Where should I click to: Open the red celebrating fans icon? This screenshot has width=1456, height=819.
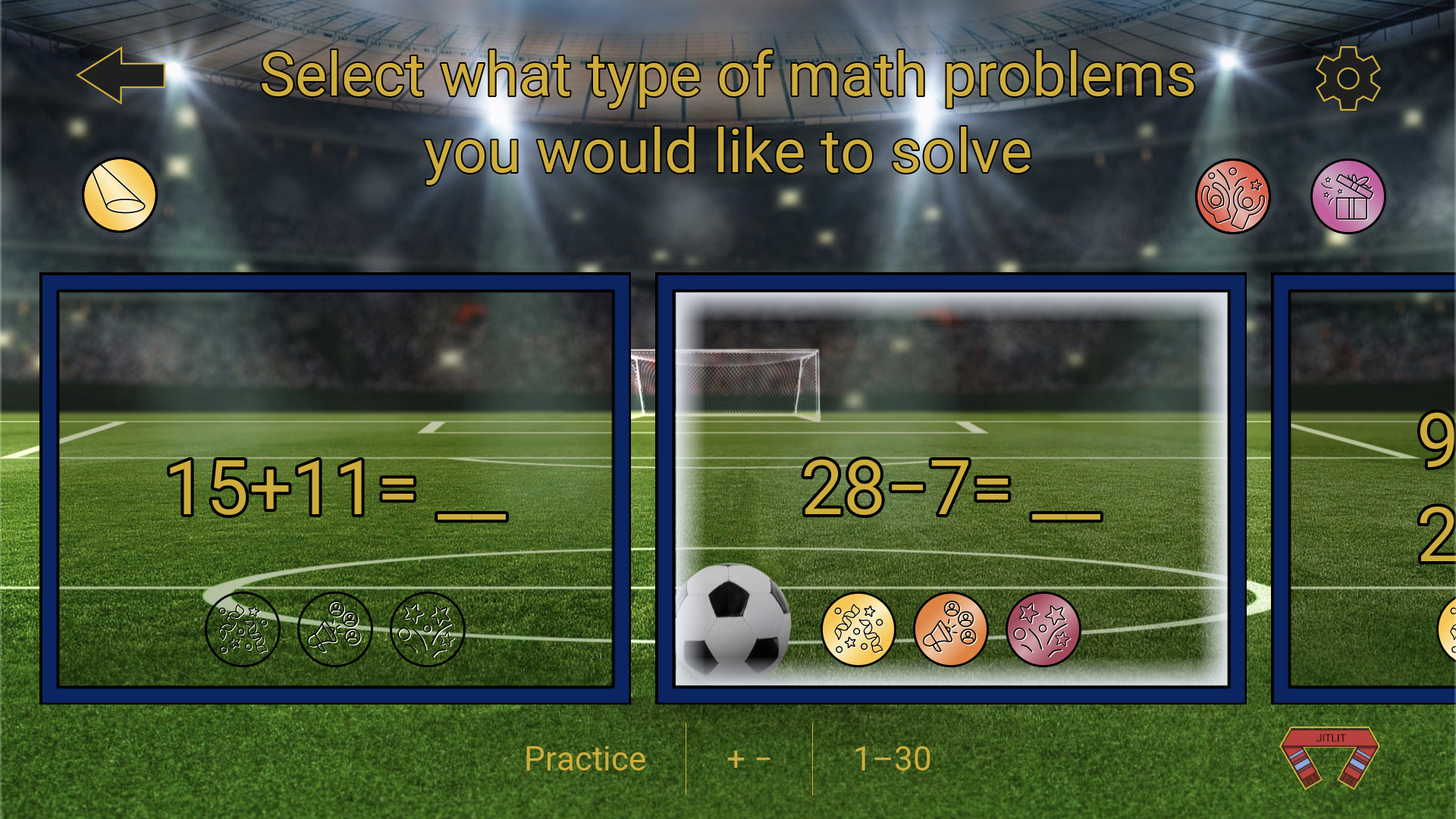point(1233,196)
